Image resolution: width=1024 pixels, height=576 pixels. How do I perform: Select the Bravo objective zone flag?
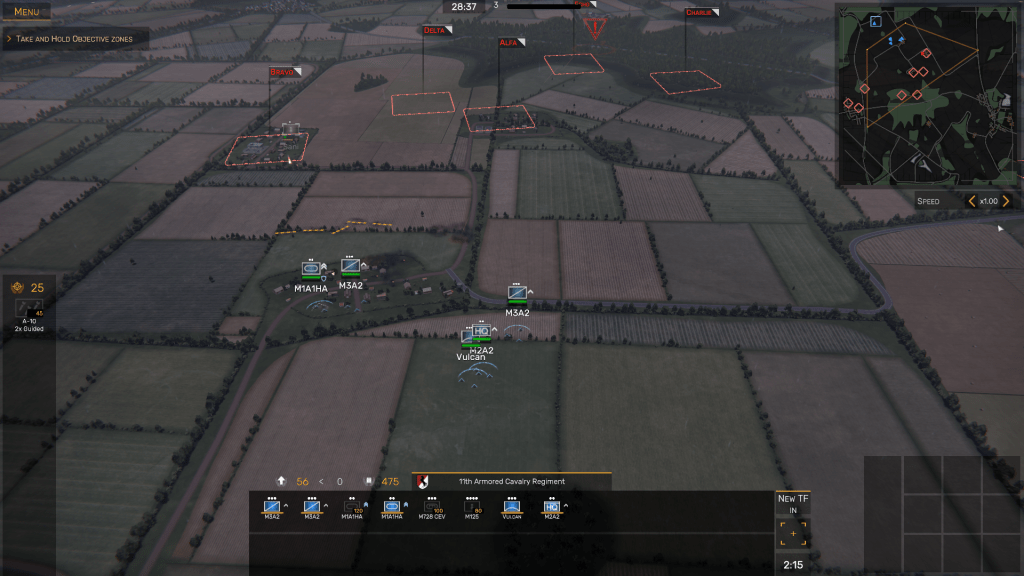pos(284,72)
